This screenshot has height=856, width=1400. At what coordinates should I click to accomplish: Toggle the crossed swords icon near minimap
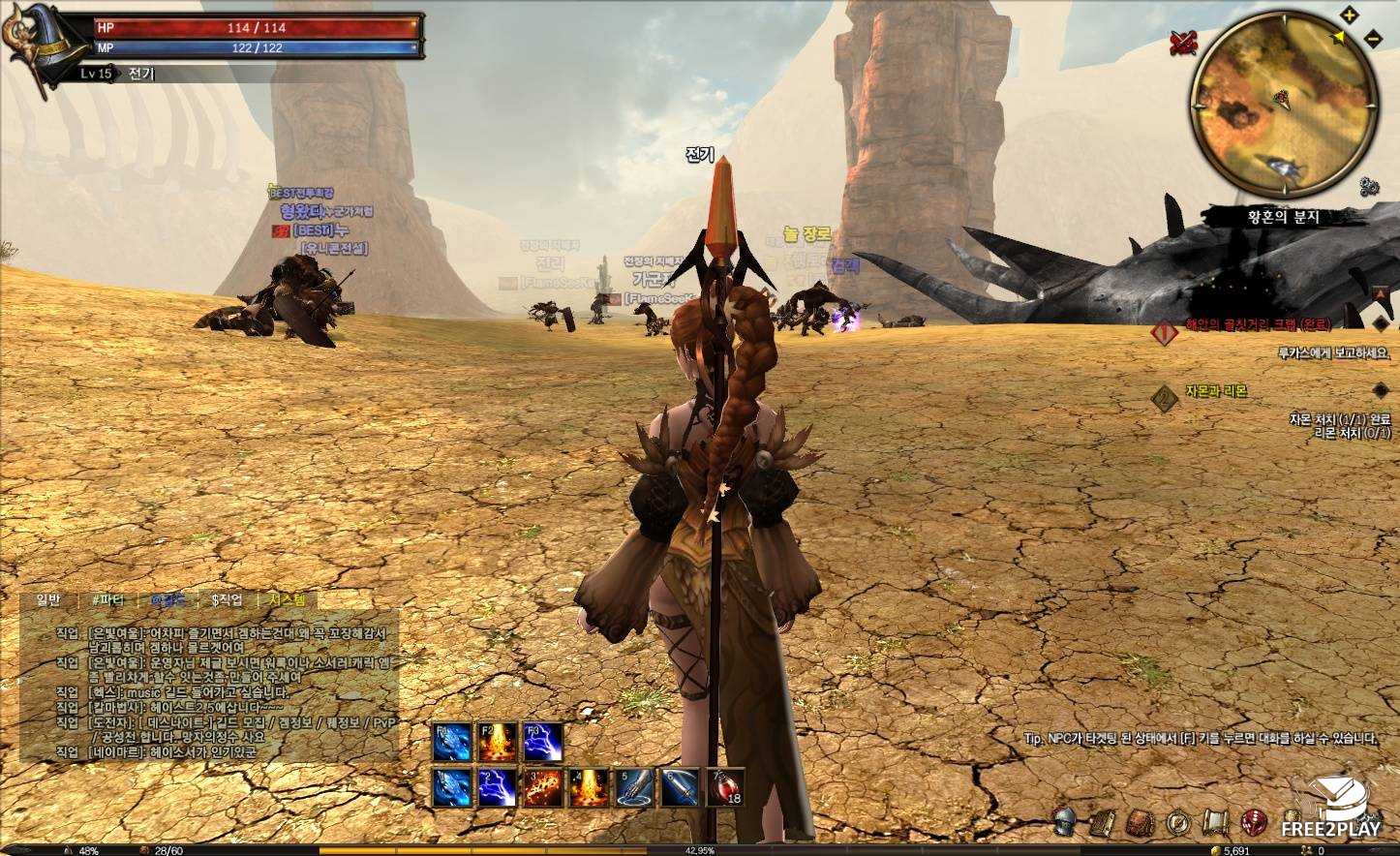point(1181,41)
